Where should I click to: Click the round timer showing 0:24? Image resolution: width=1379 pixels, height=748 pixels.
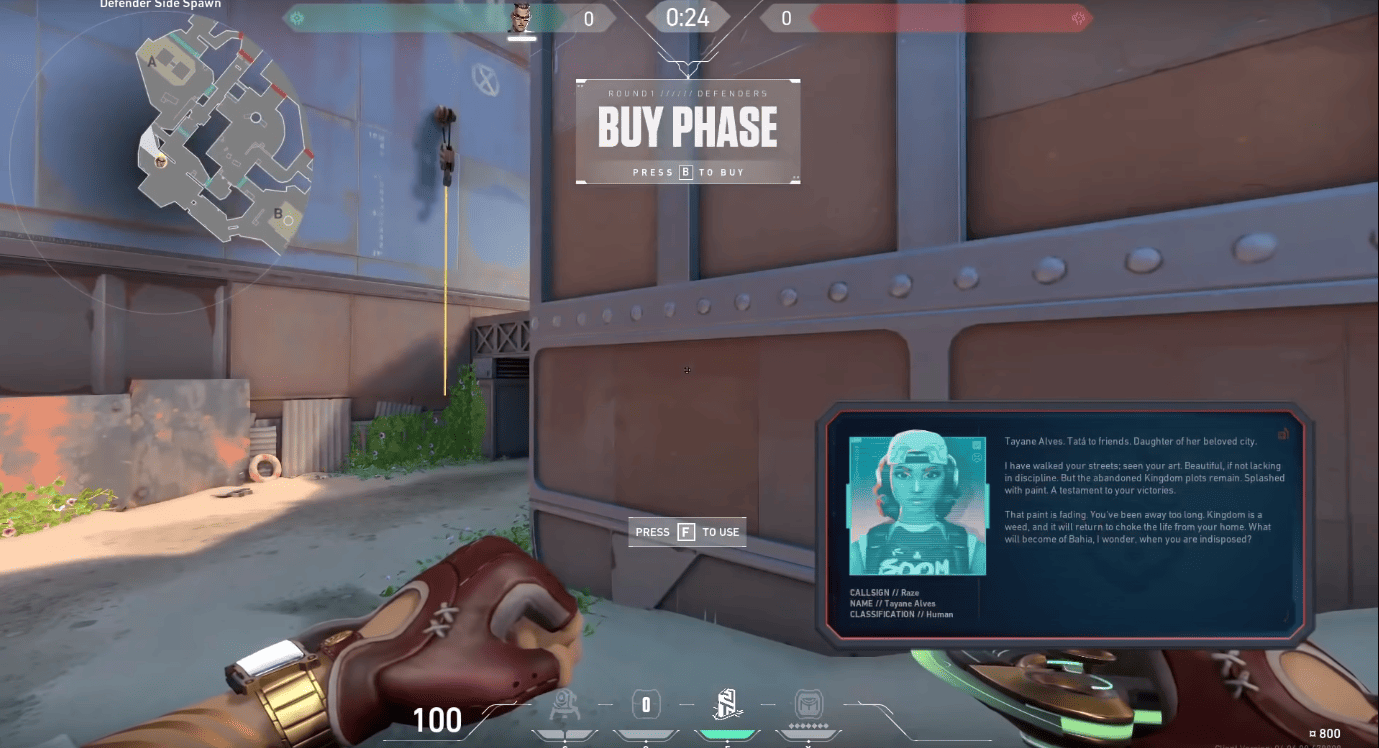687,17
